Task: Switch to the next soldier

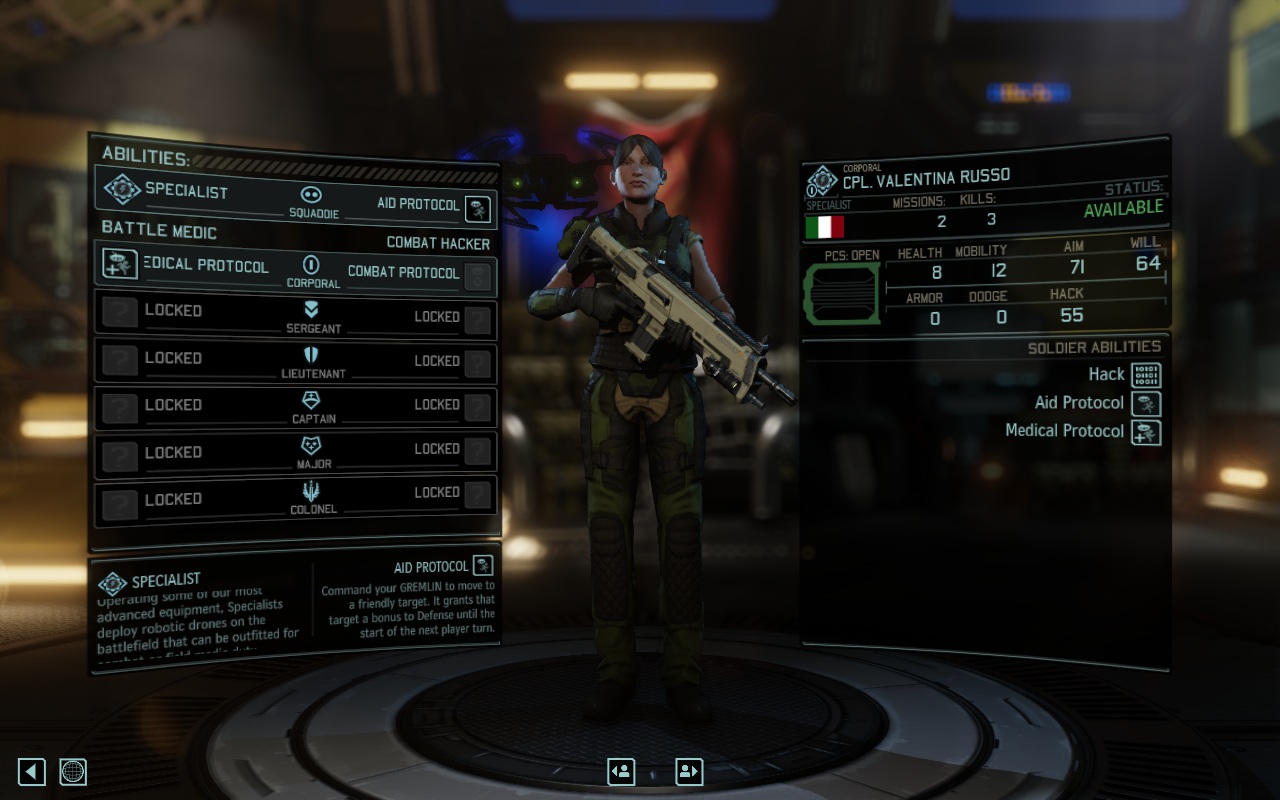Action: pyautogui.click(x=689, y=771)
